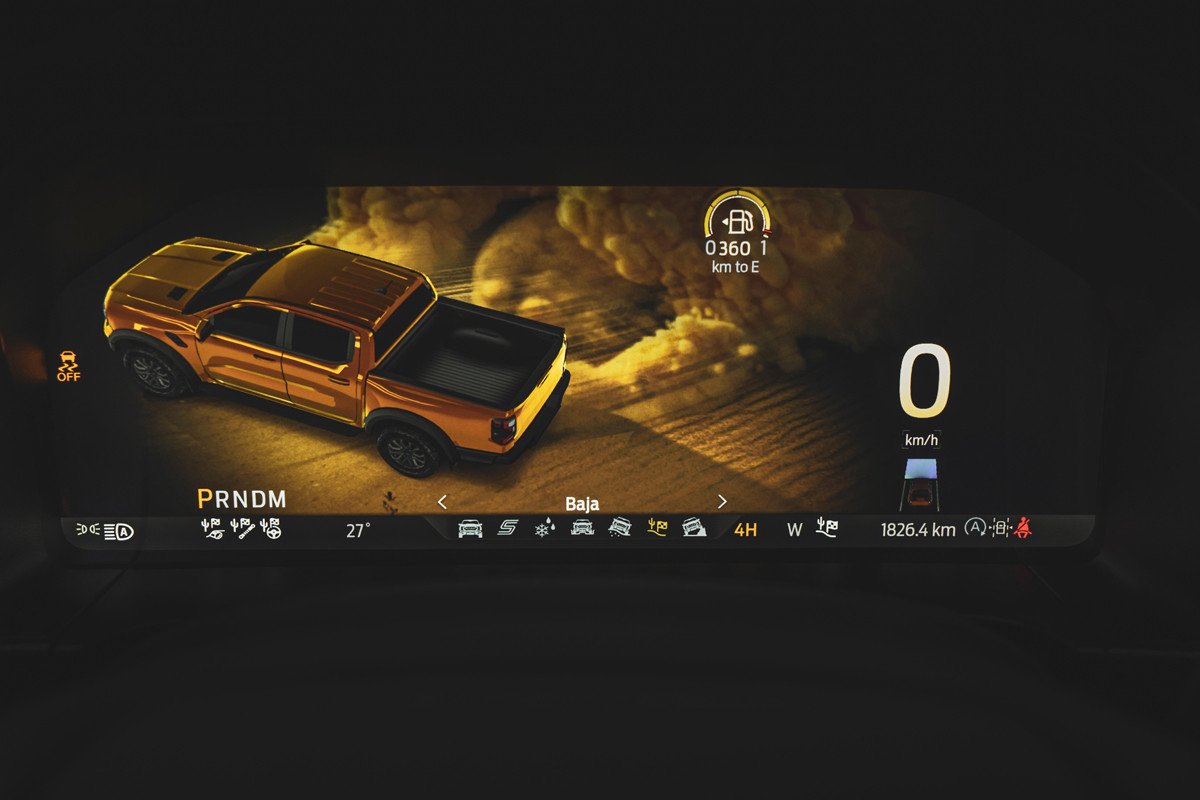This screenshot has width=1200, height=800.
Task: Click the Baja steering wheel setting icon
Action: click(x=270, y=528)
